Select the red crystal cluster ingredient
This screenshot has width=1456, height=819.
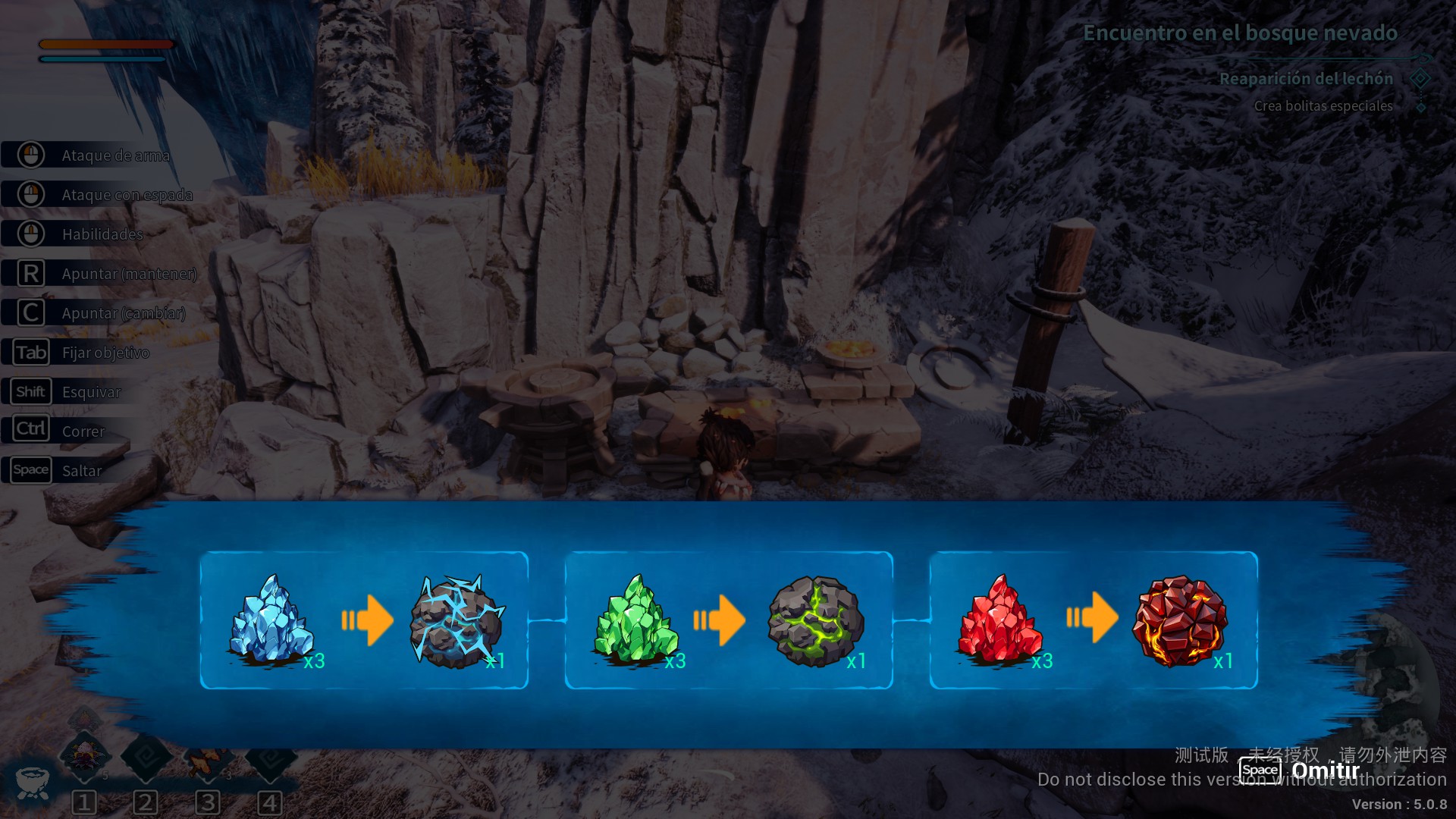click(999, 620)
